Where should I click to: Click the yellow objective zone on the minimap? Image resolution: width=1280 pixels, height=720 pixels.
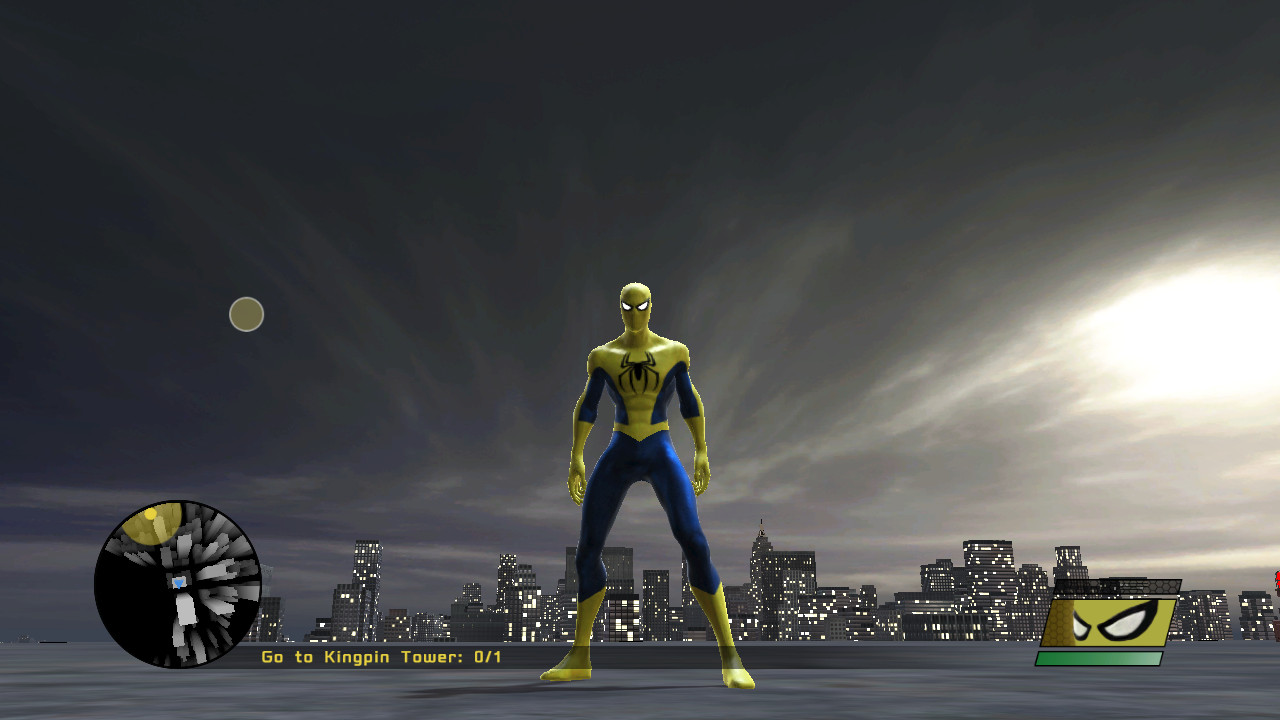153,525
